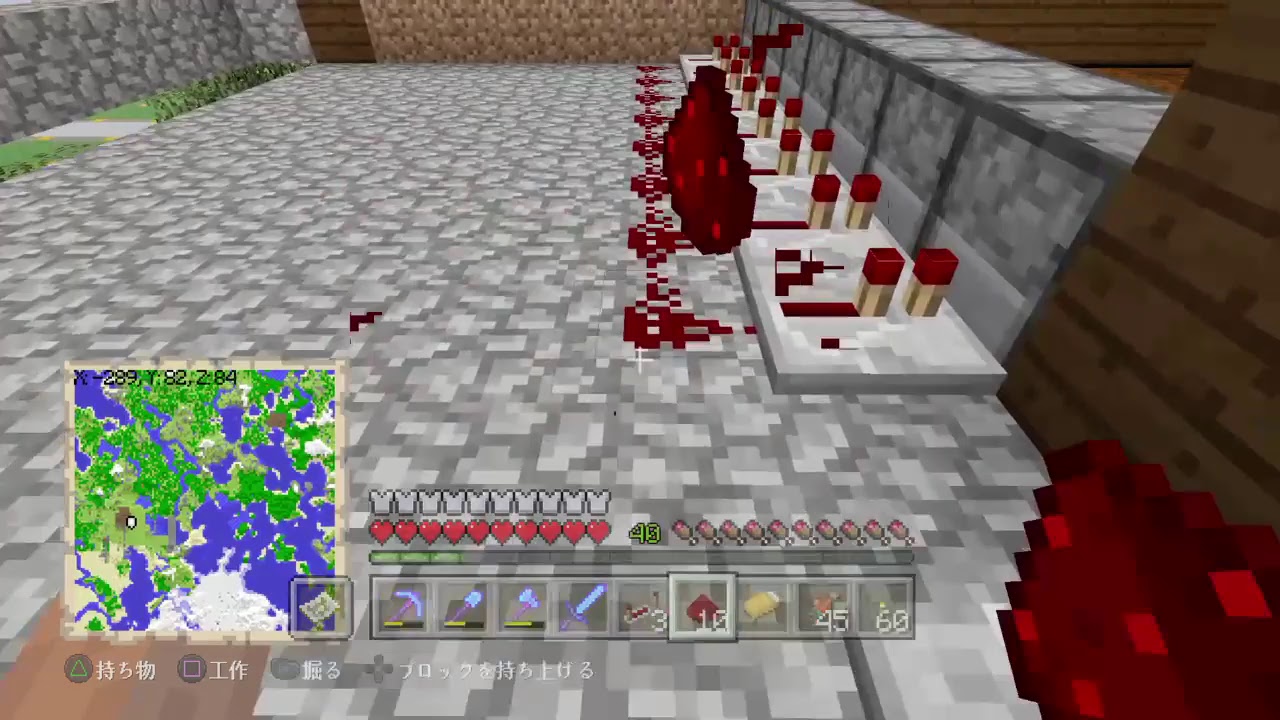Select the enchanted diamond pickaxe in the hotbar
This screenshot has width=1280, height=720.
[x=400, y=608]
